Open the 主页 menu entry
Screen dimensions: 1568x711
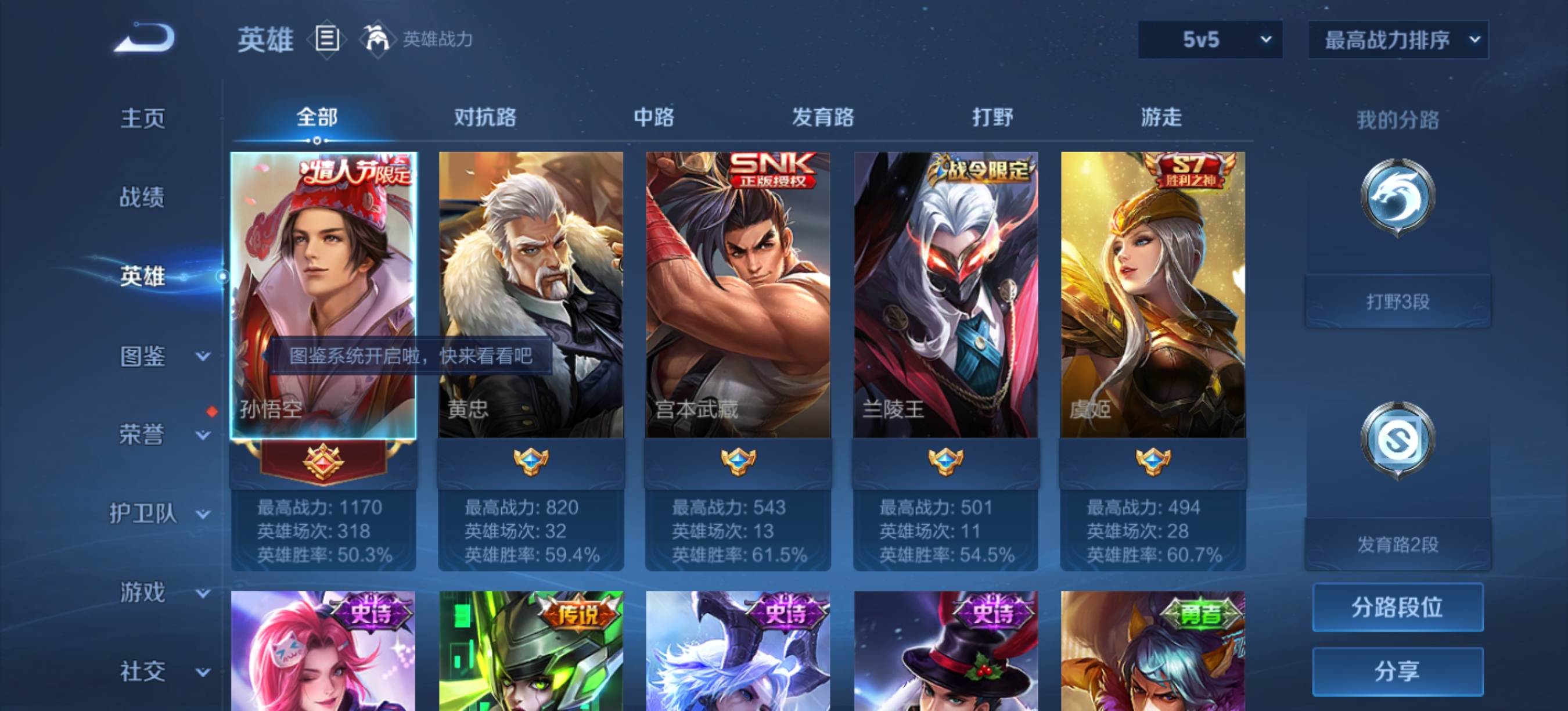click(x=142, y=118)
